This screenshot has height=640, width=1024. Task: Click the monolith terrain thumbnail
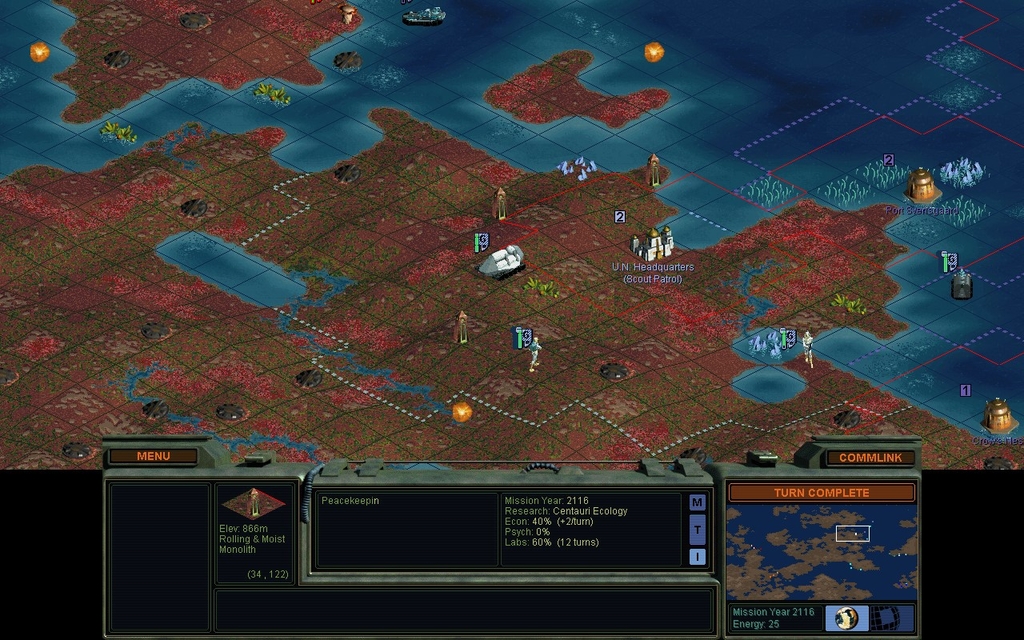[253, 503]
